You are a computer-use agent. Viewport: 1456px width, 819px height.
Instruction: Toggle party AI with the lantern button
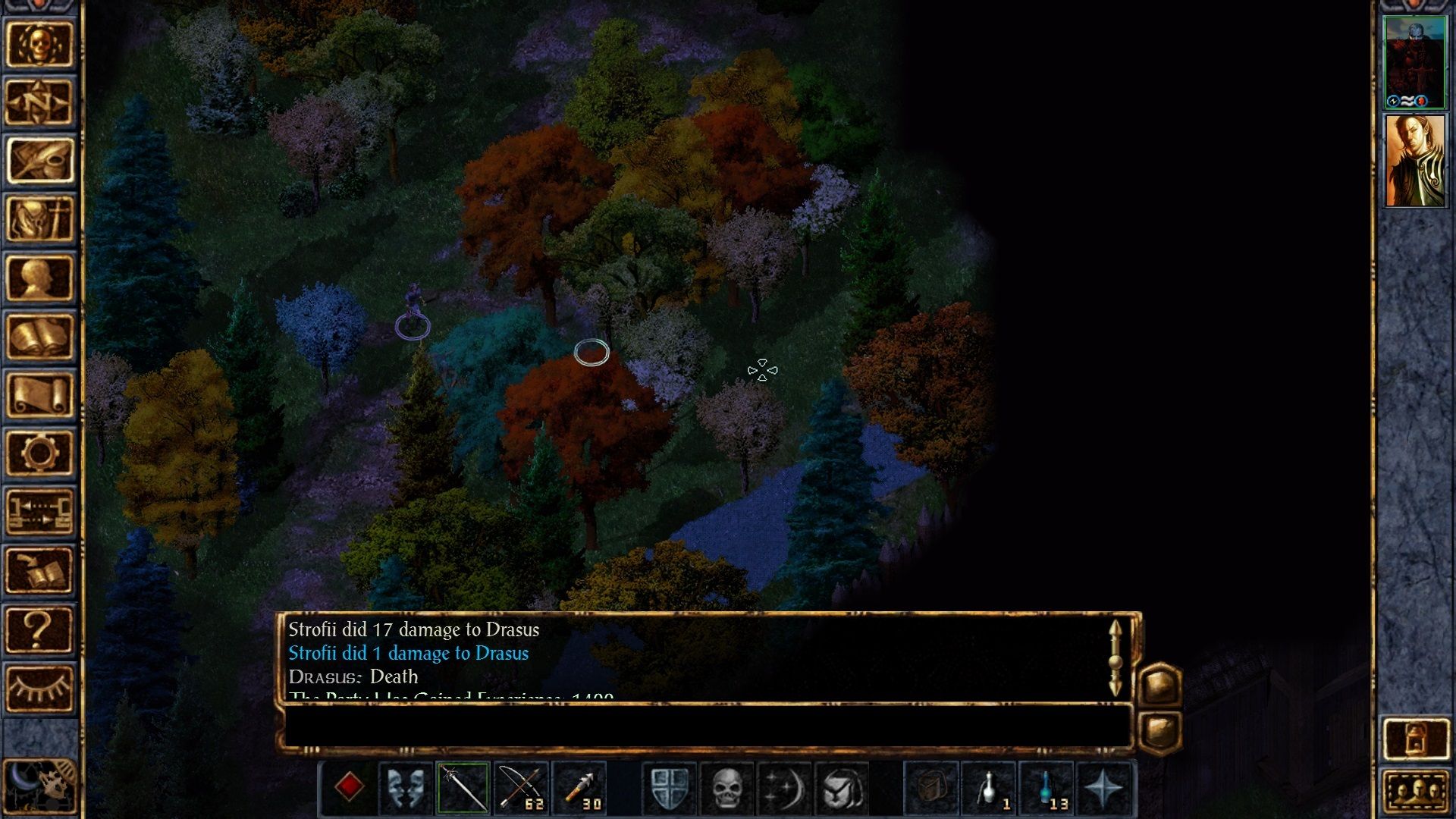coord(1415,737)
